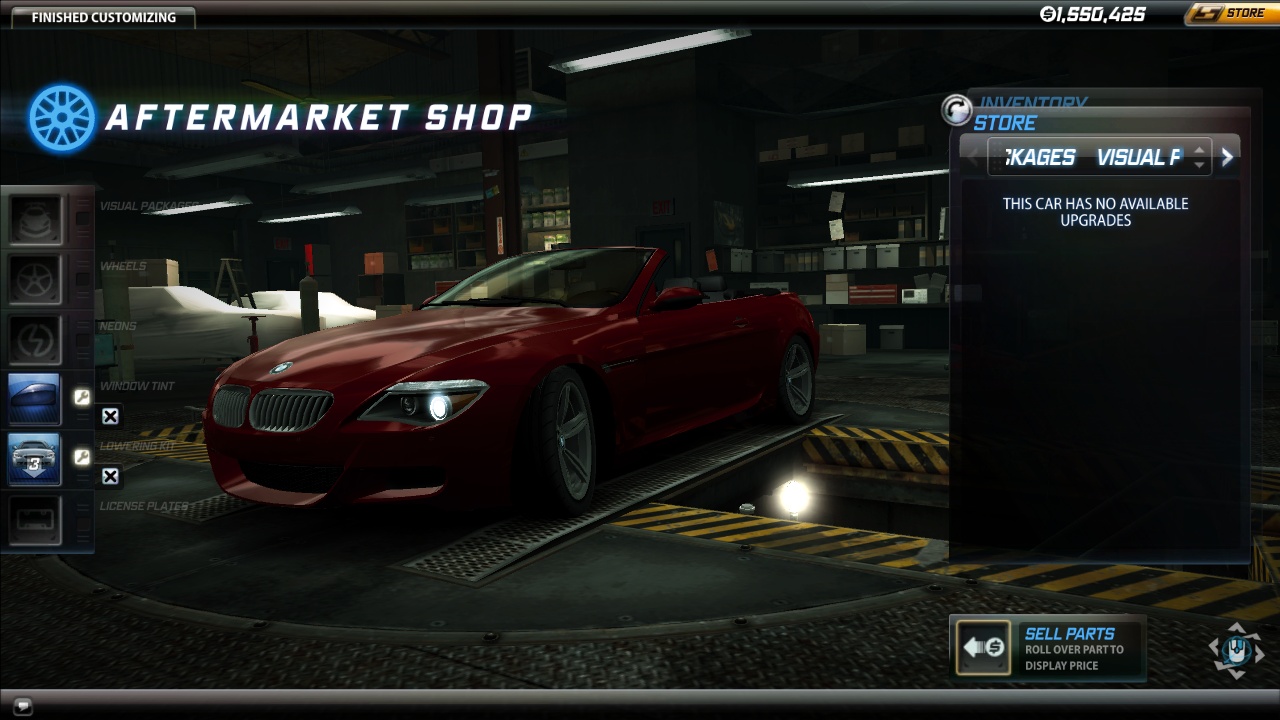Toggle between Inventory and Store views
Screen dimensions: 1280x720
[x=957, y=110]
